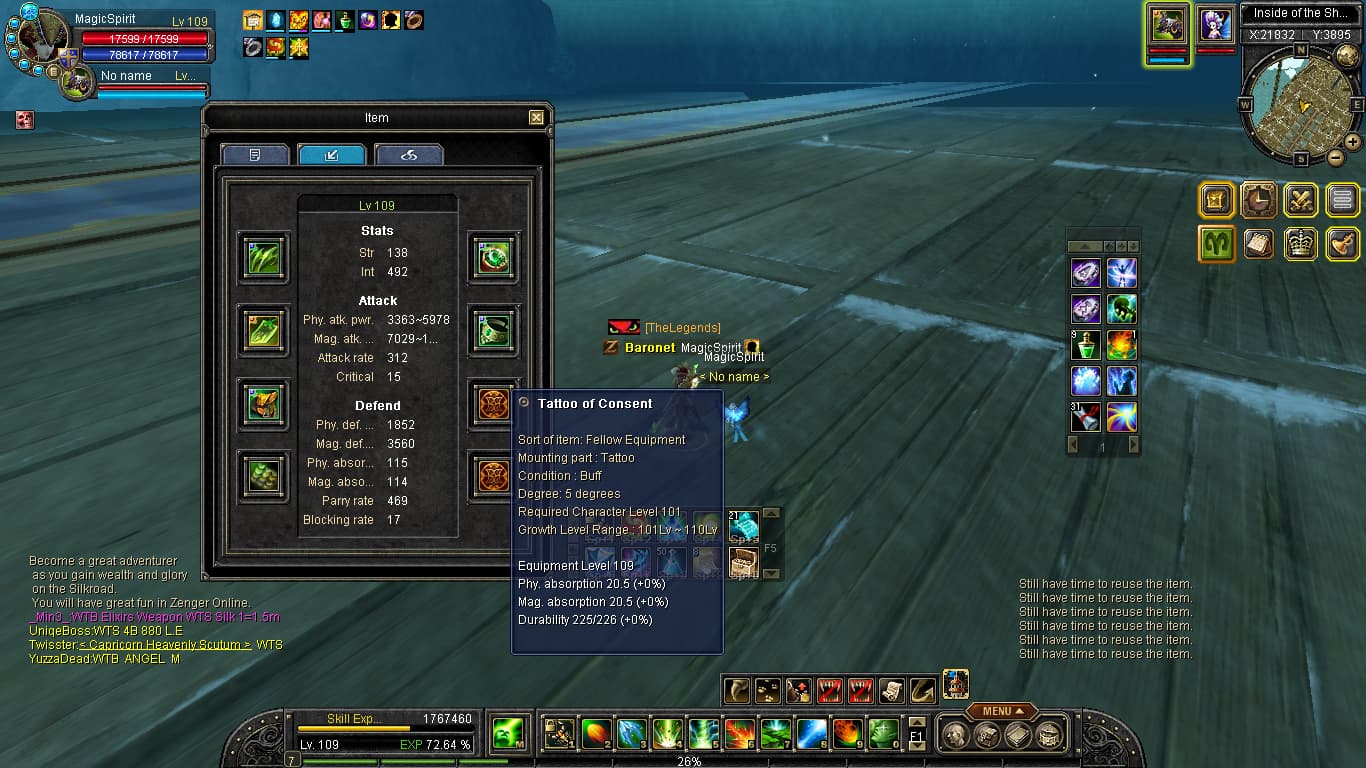Select the fairy pet portrait
Screen dimensions: 1366x768
pyautogui.click(x=1215, y=24)
